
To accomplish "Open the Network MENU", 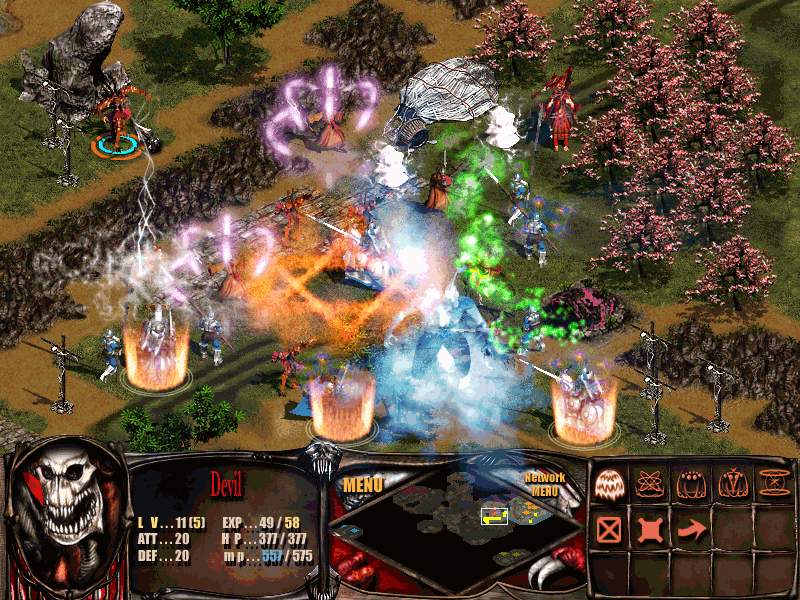I will (545, 484).
